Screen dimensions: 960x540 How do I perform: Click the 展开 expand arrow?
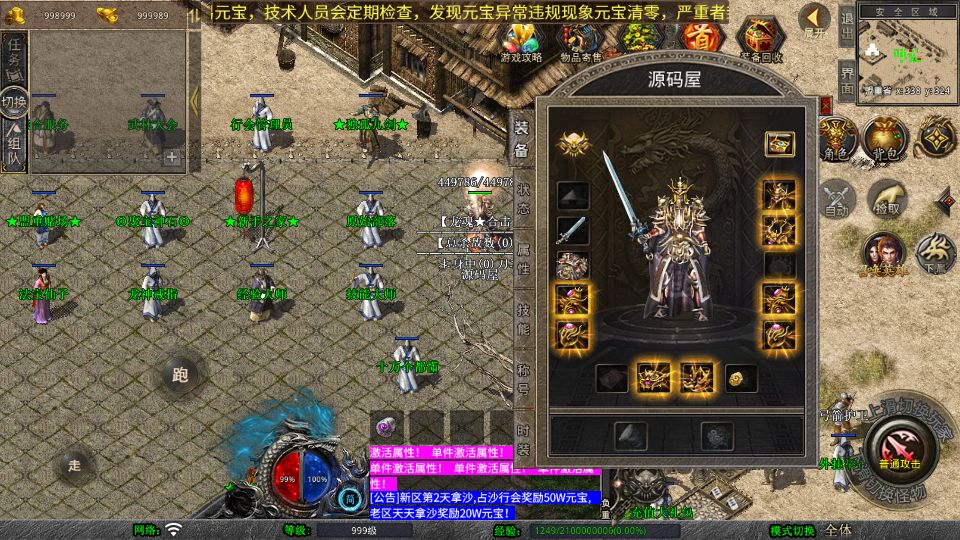[x=815, y=20]
